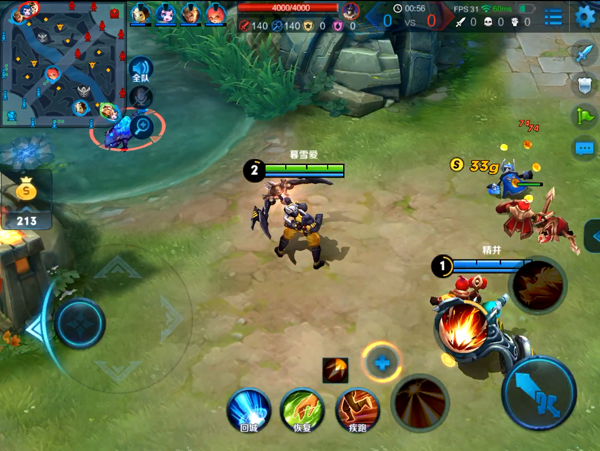
Task: Activate the 回城 recall ability
Action: tap(249, 410)
